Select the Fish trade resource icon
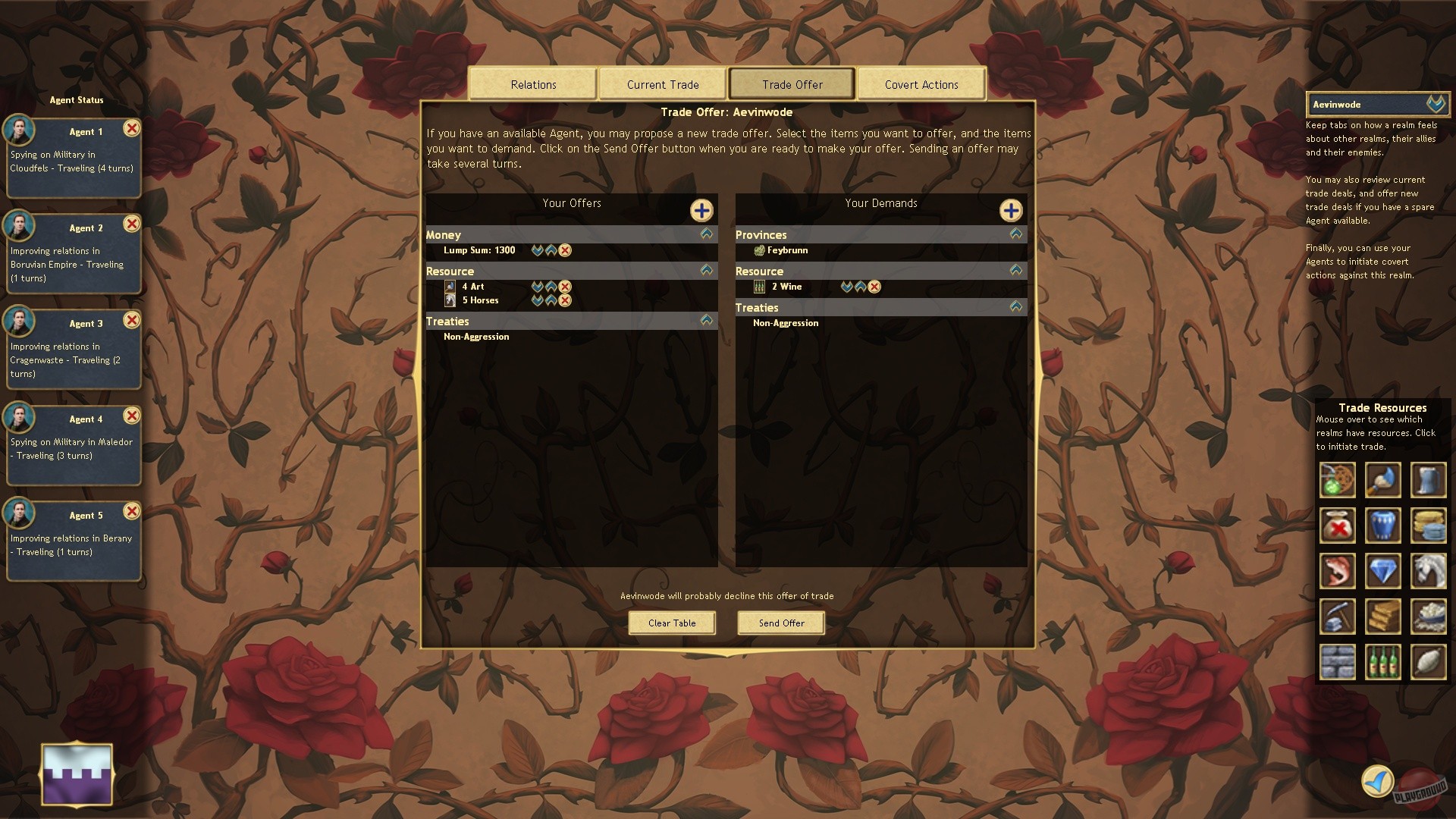The image size is (1456, 819). point(1337,571)
